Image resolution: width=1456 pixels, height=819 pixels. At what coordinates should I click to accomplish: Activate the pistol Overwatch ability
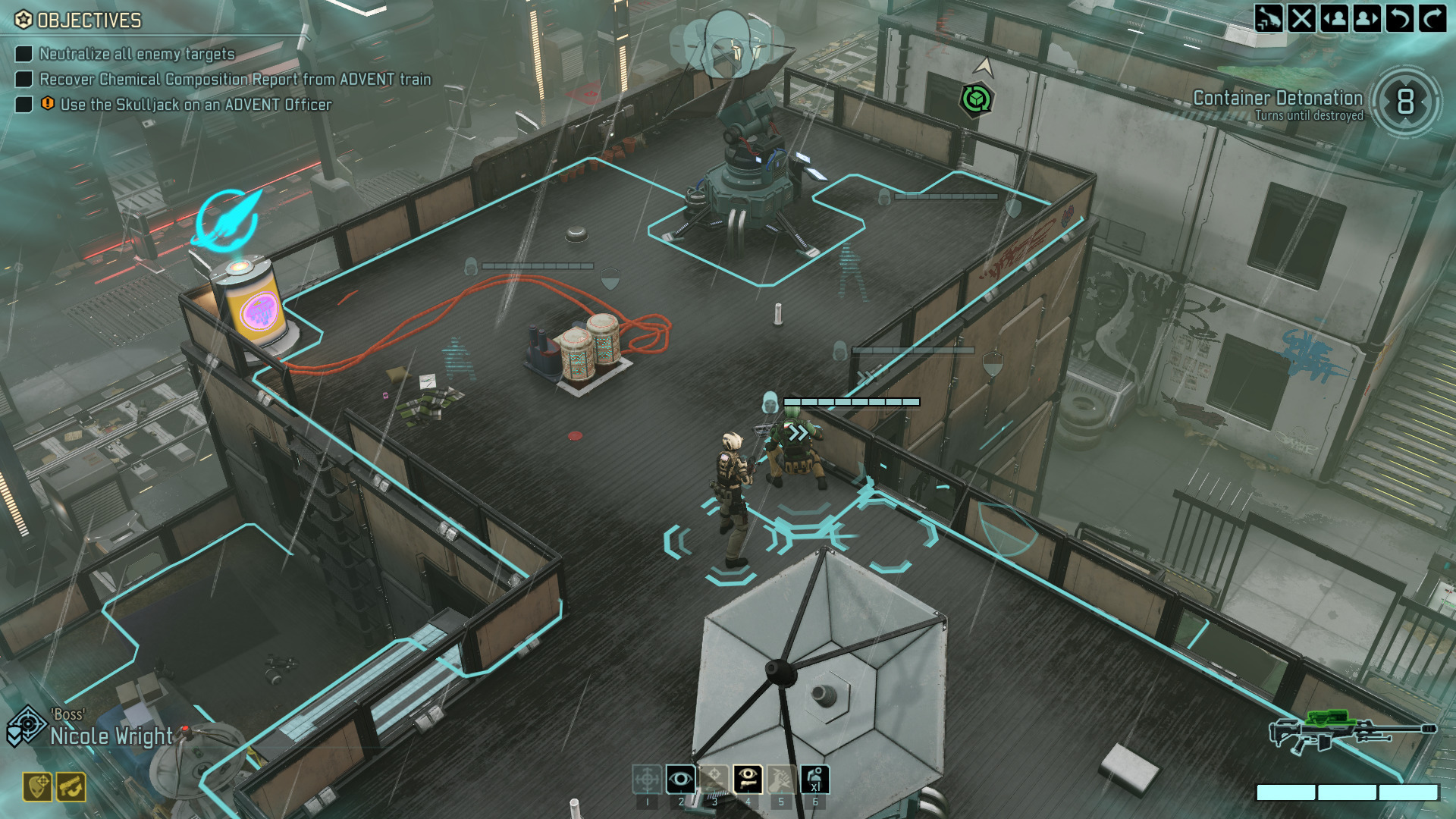[x=748, y=780]
